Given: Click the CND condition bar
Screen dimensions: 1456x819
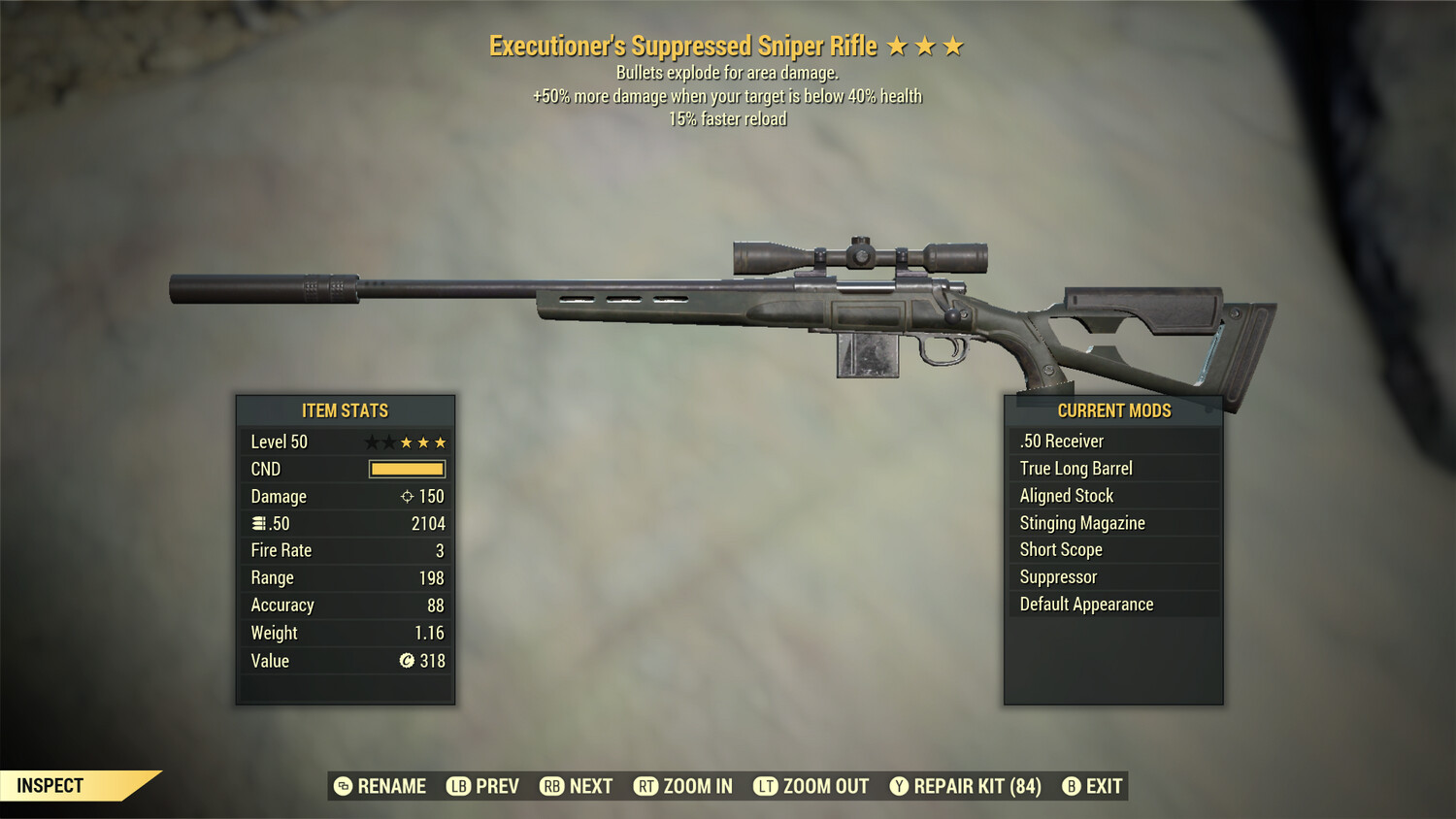Looking at the screenshot, I should click(x=407, y=469).
